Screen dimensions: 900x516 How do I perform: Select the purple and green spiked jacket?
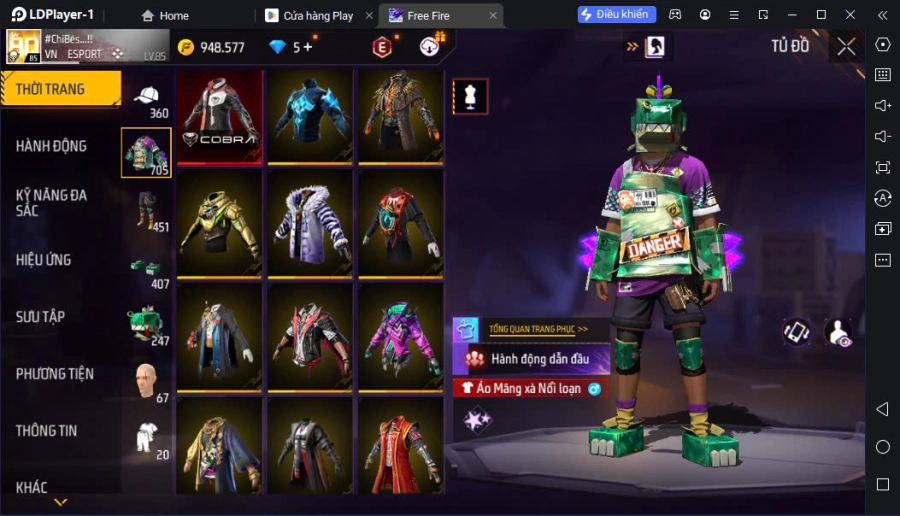[x=401, y=338]
